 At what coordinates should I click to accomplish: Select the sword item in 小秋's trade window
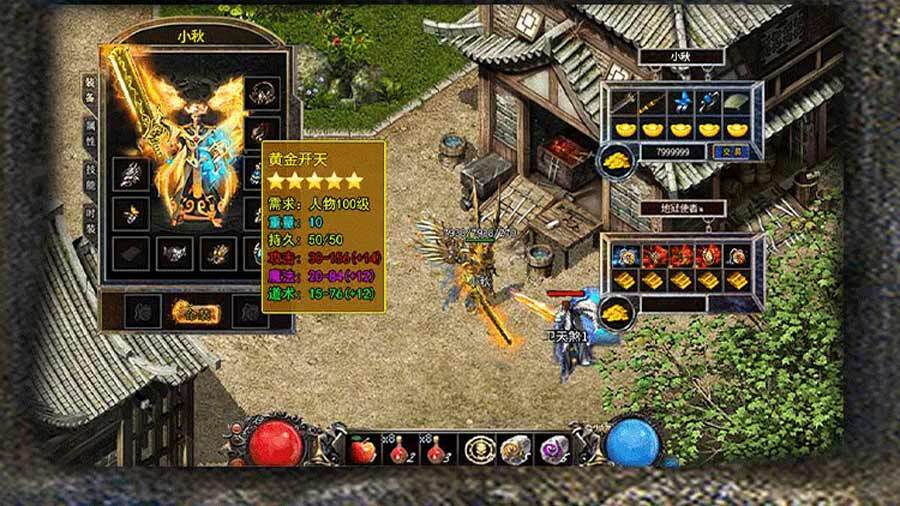tap(625, 102)
